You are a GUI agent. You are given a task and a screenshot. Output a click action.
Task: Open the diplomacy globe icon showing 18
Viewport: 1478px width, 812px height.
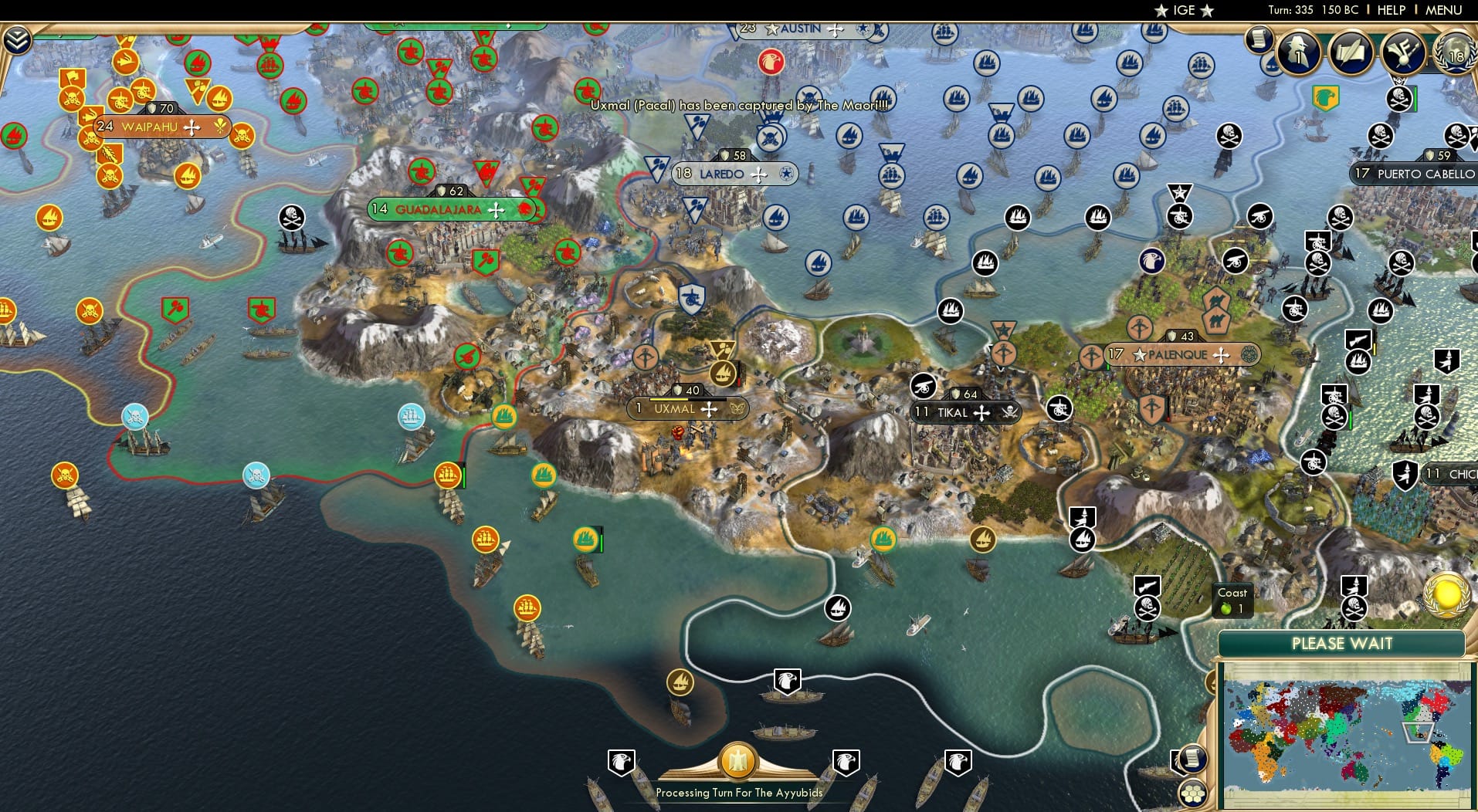1458,56
